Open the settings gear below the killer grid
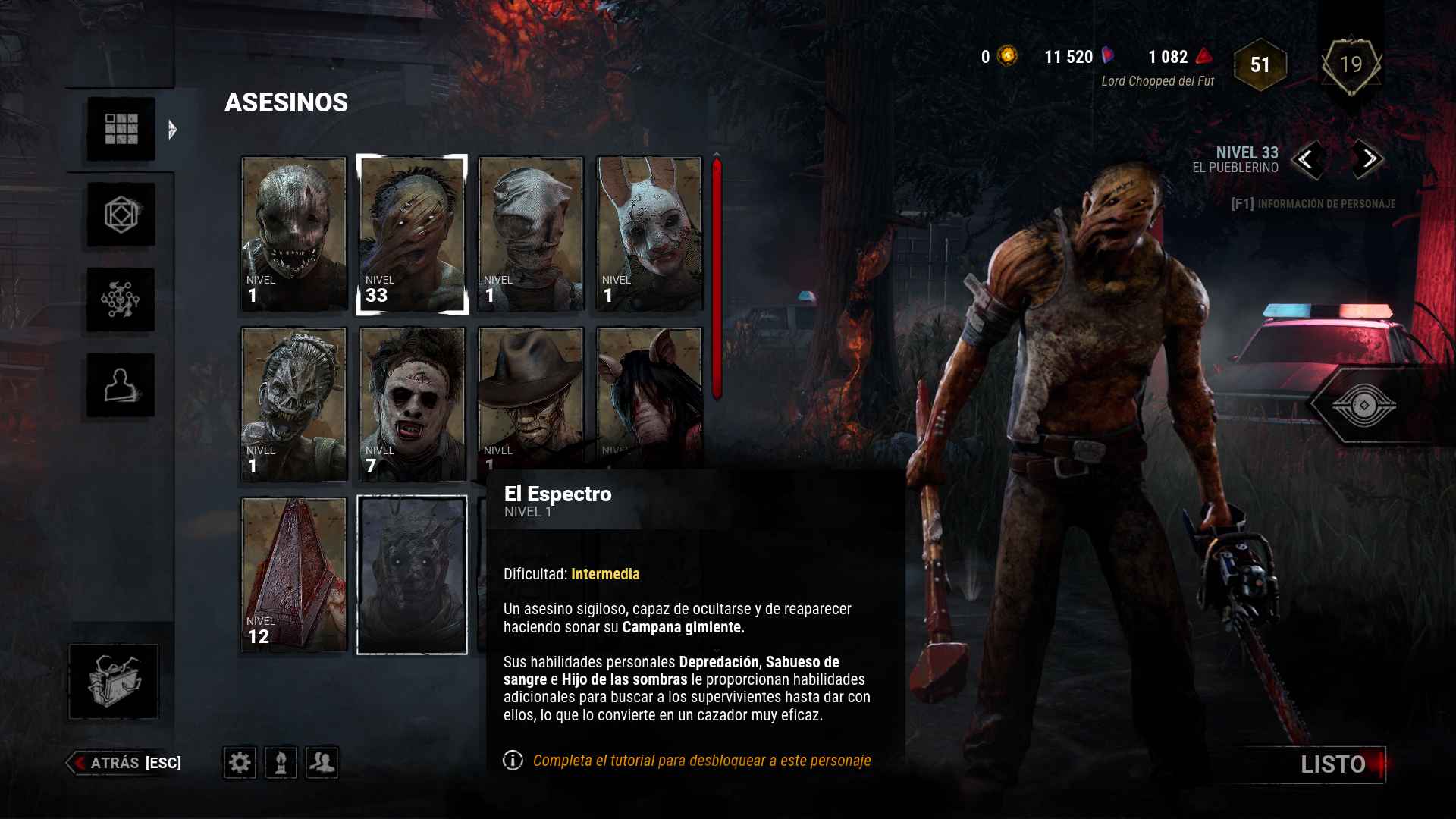Image resolution: width=1456 pixels, height=819 pixels. [x=239, y=764]
